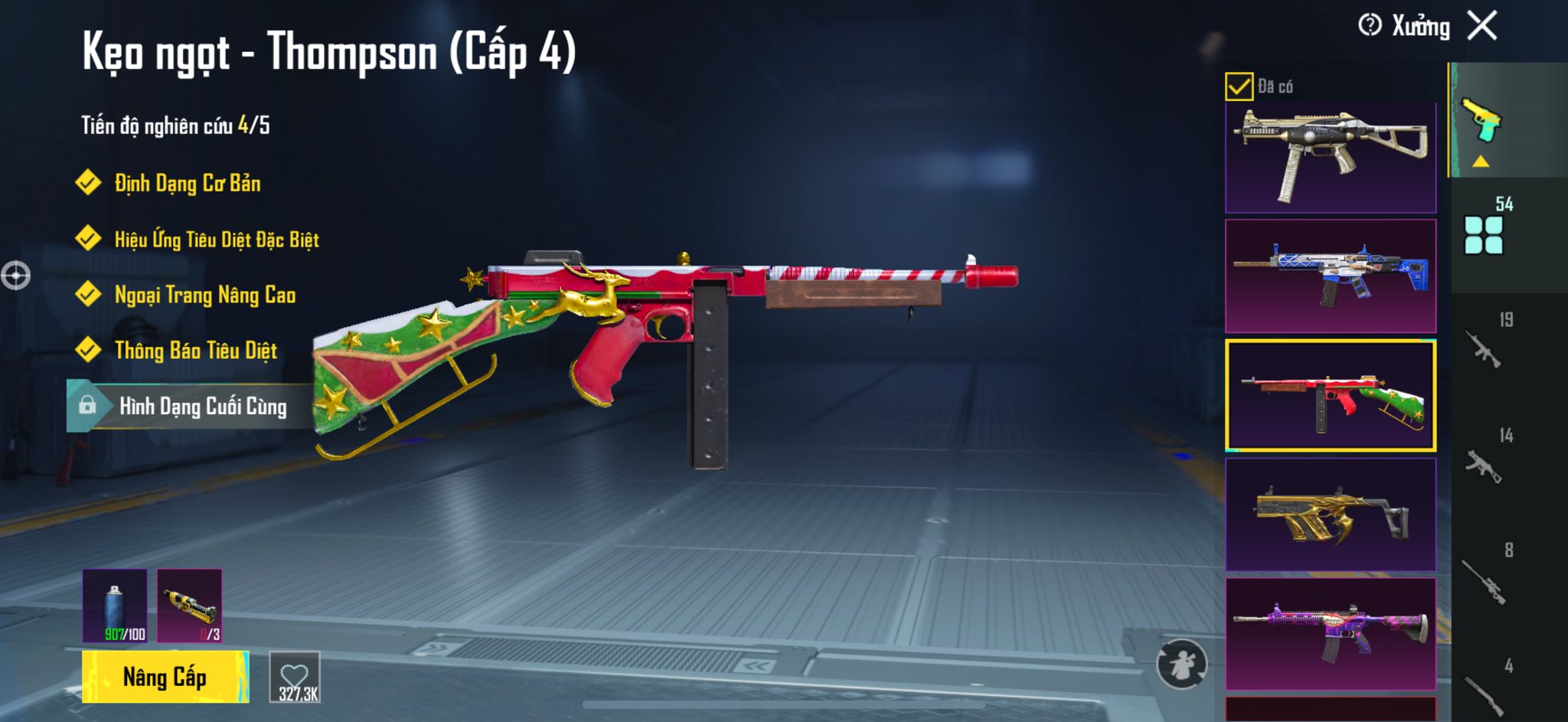The image size is (1568, 722).
Task: Switch to the yellow pistol category tab
Action: pos(1482,121)
